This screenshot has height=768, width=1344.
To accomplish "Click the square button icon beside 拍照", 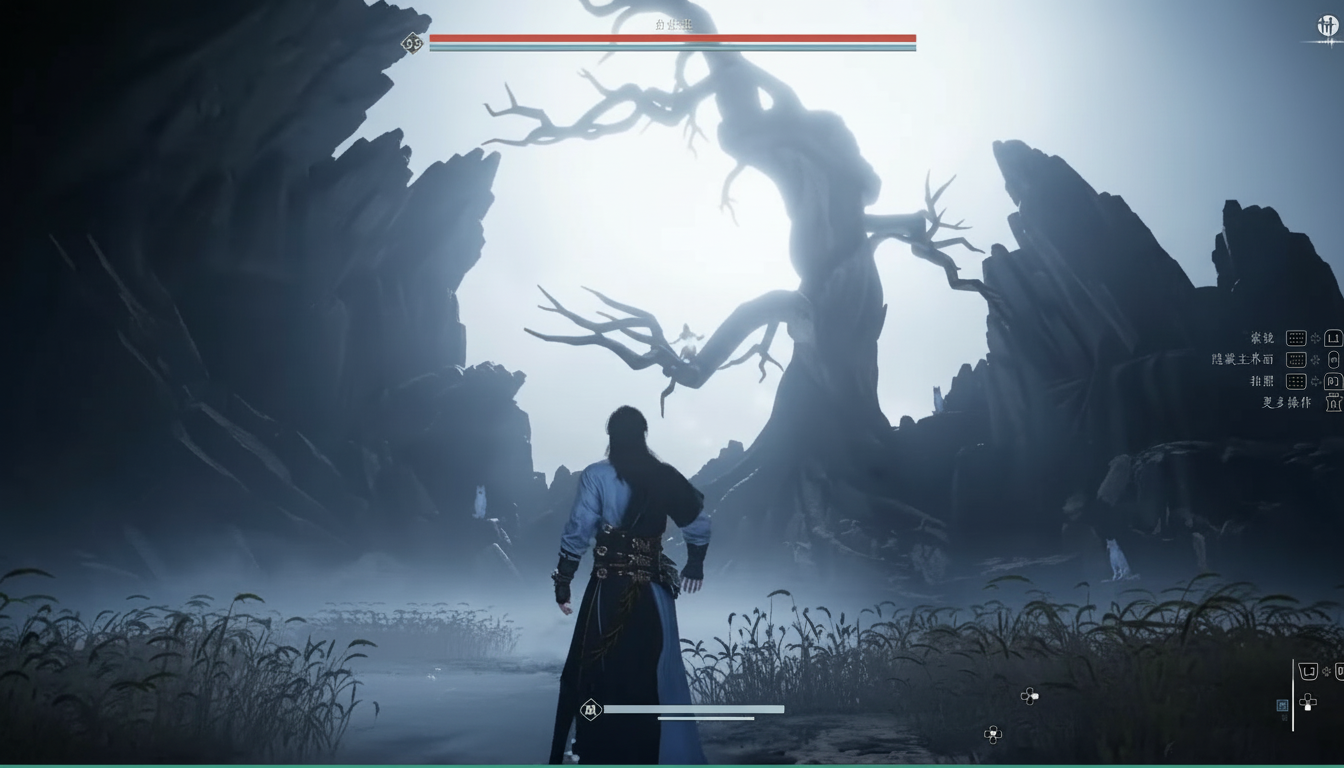I will pyautogui.click(x=1333, y=381).
